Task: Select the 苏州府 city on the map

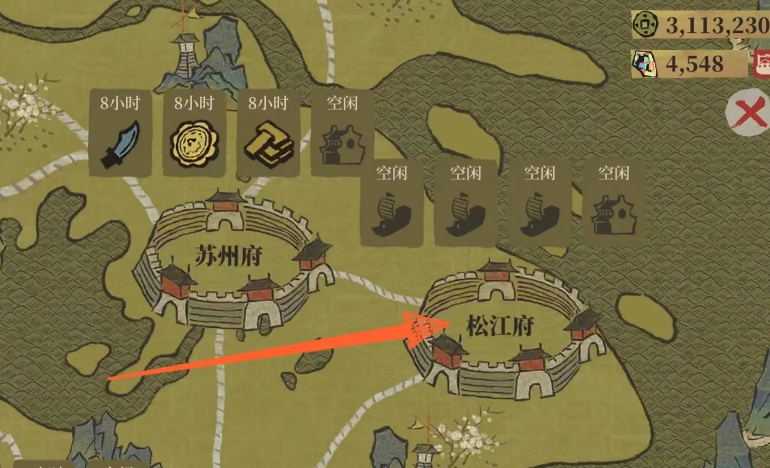Action: pos(232,262)
